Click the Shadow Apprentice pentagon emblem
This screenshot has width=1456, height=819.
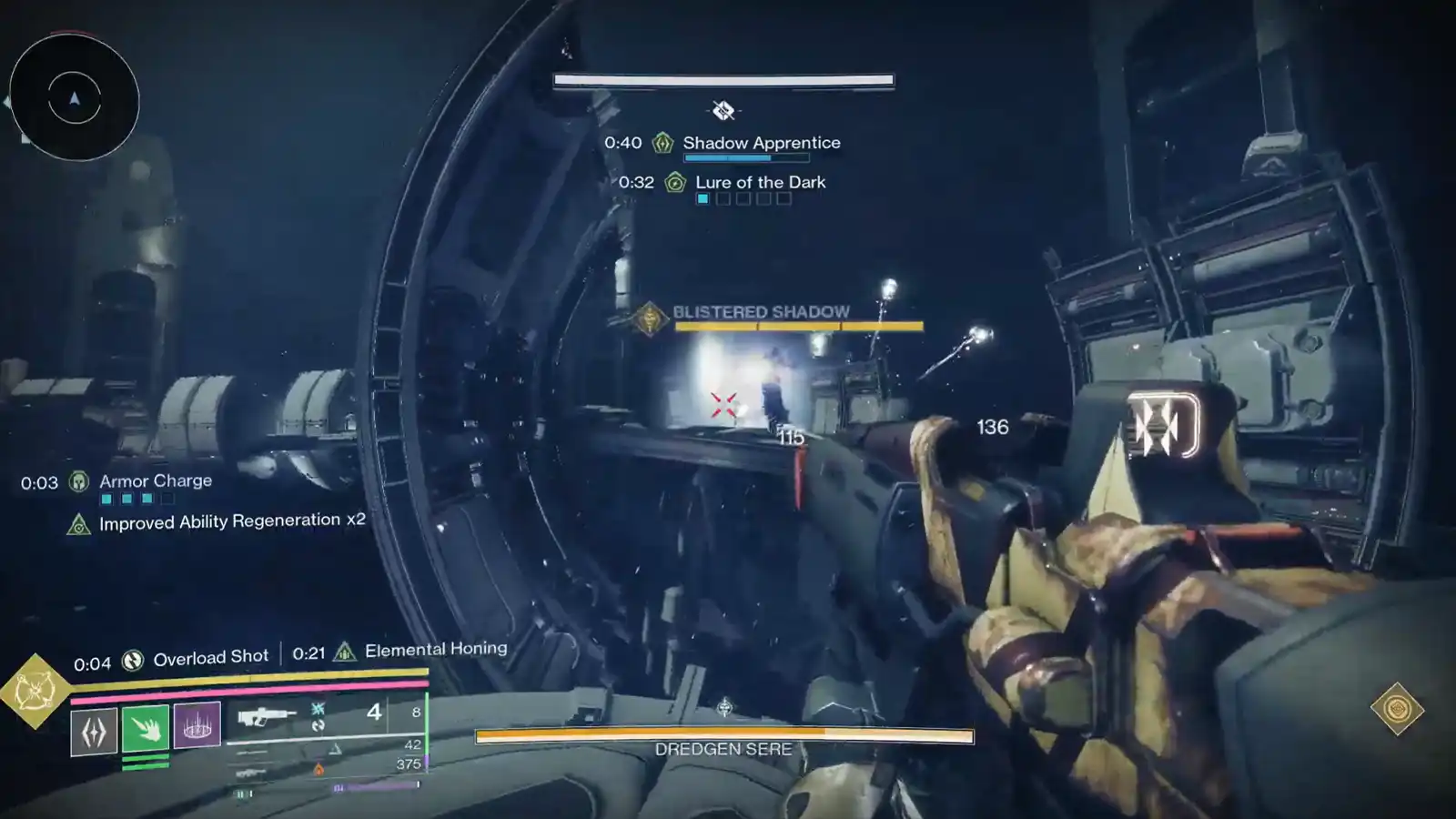662,143
